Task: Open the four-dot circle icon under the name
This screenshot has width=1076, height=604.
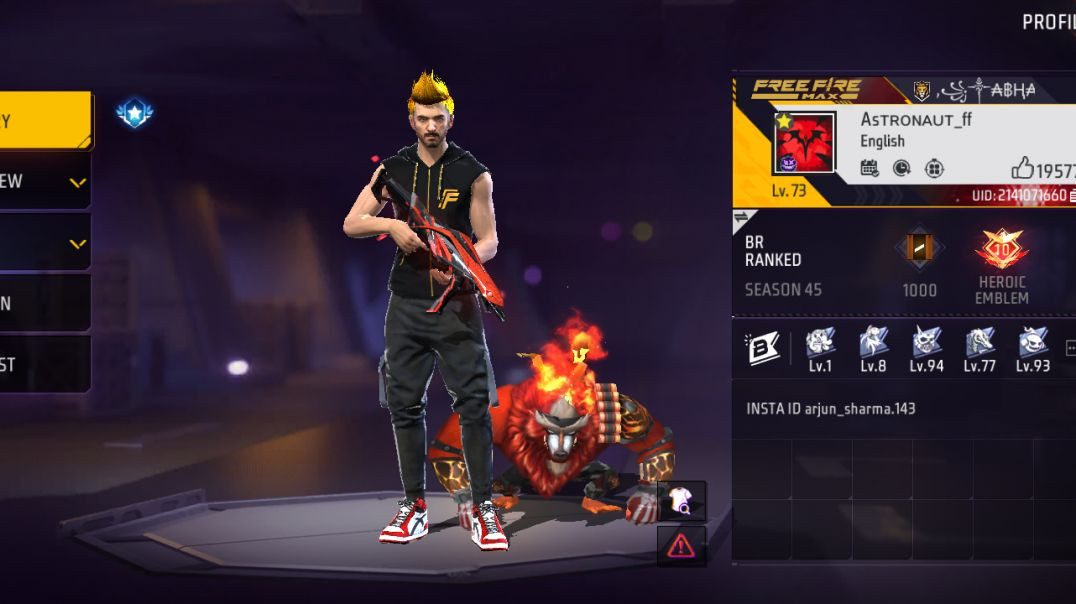Action: coord(934,168)
